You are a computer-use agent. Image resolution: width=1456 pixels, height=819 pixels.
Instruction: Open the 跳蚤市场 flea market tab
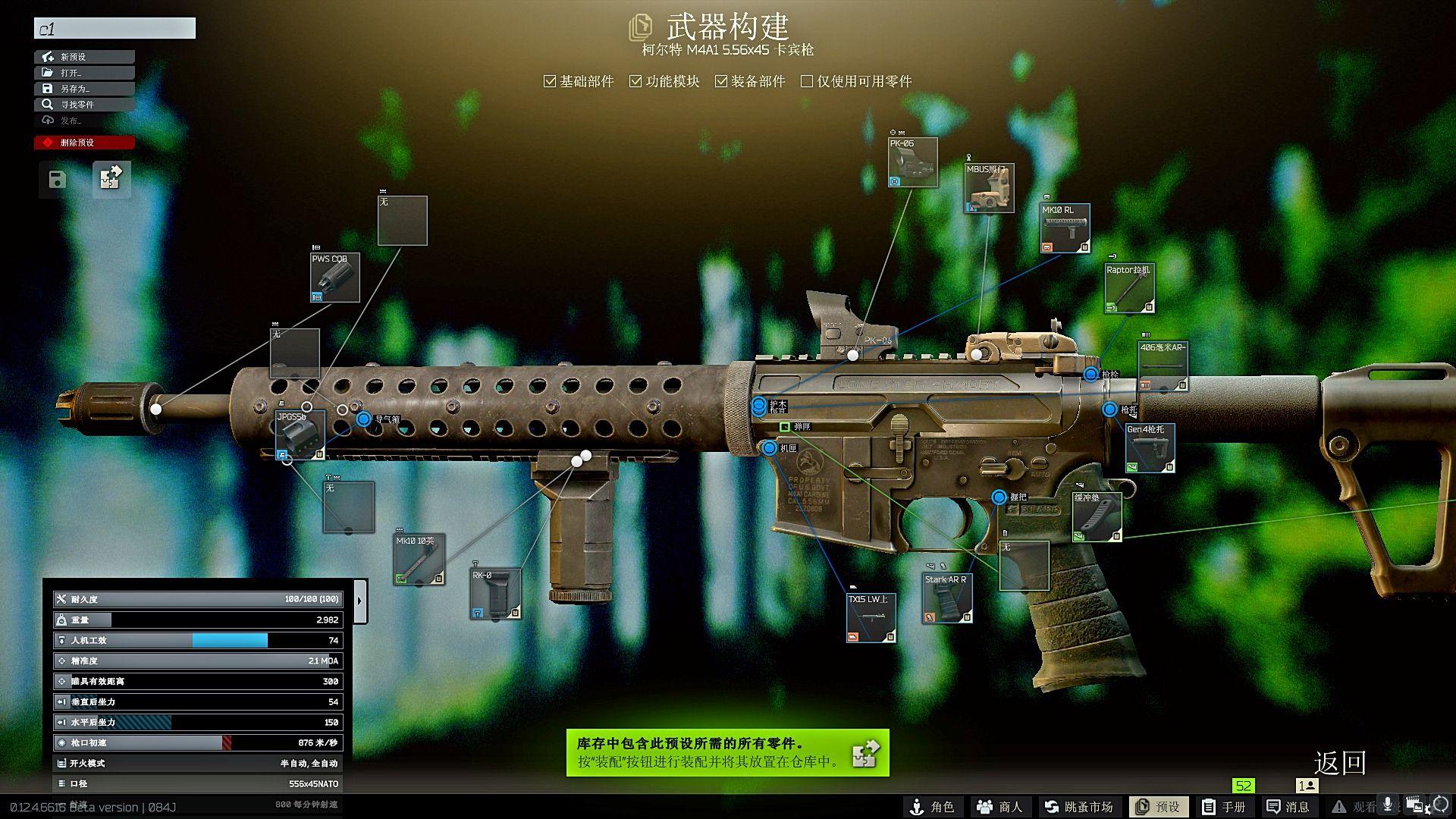pos(1078,807)
